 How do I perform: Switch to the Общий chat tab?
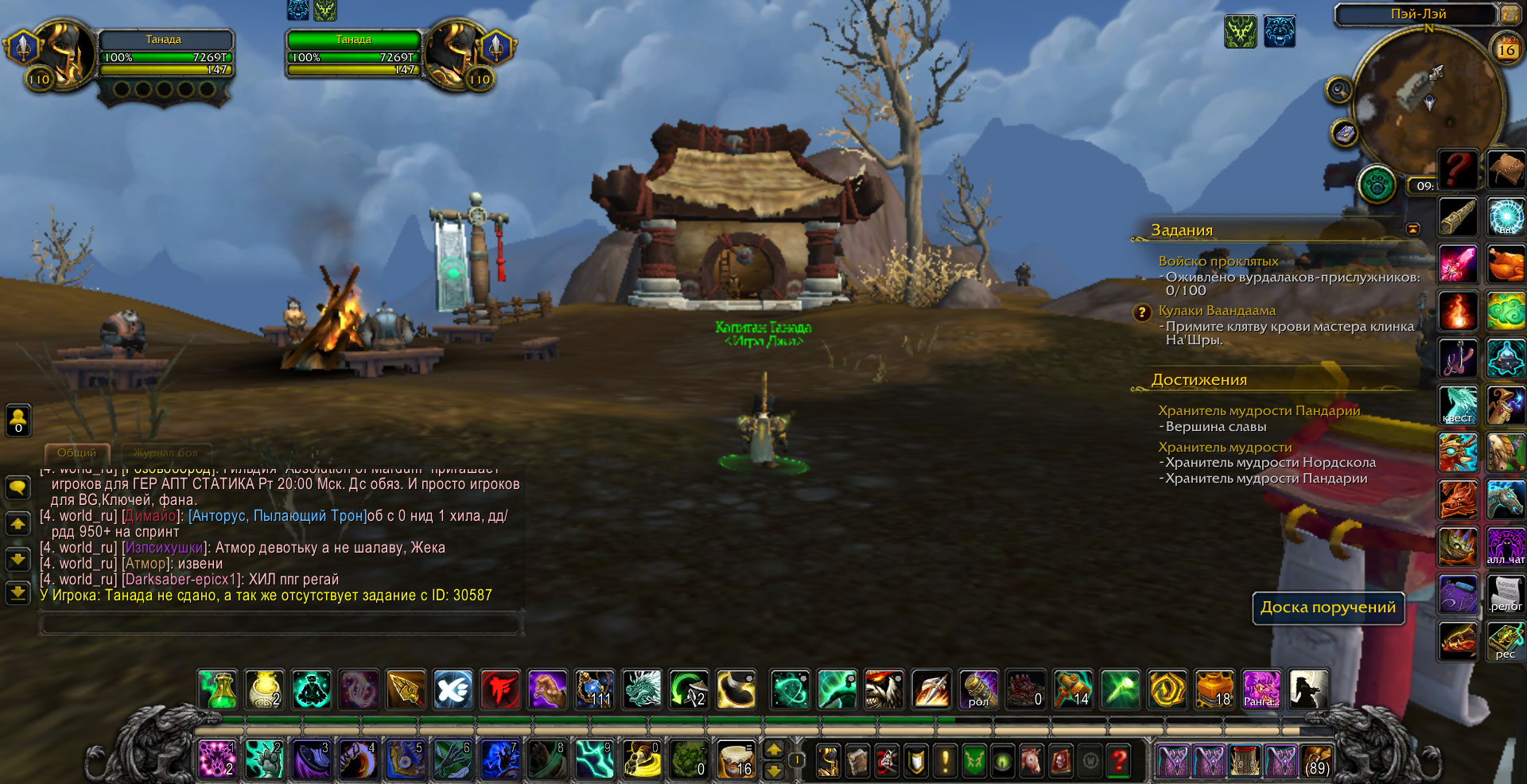click(x=76, y=452)
